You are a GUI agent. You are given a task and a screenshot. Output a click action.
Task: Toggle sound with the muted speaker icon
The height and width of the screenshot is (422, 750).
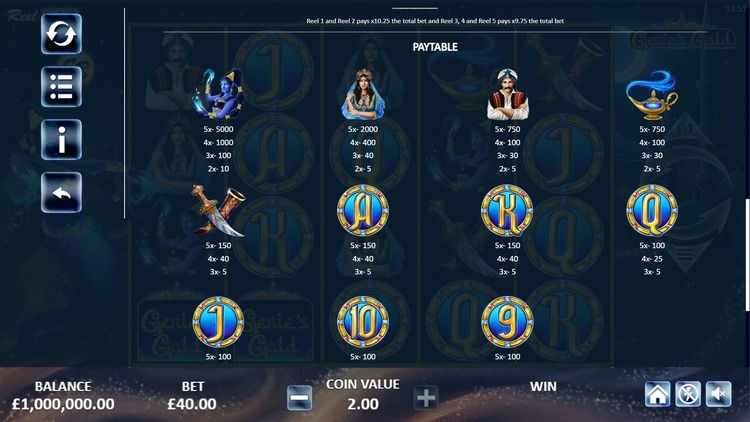(x=718, y=394)
